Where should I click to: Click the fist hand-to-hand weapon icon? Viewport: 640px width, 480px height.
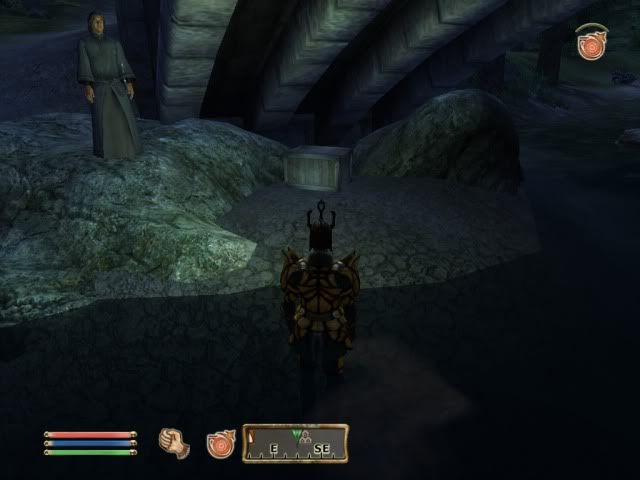tap(175, 441)
